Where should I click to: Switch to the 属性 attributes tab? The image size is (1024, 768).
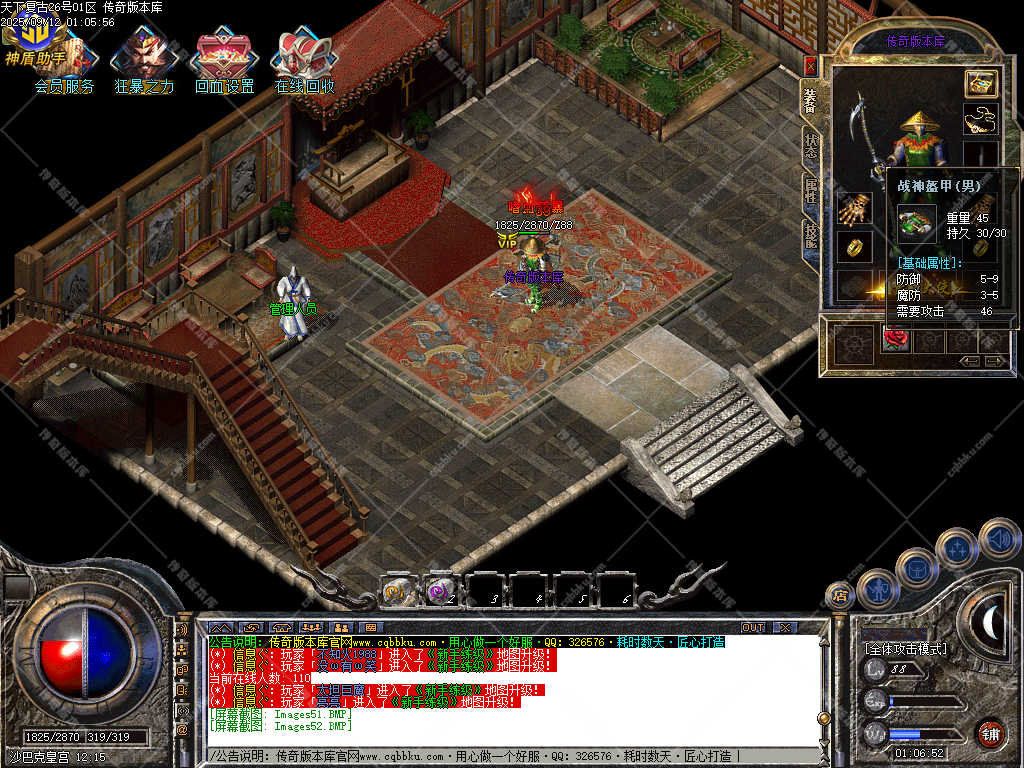point(811,189)
